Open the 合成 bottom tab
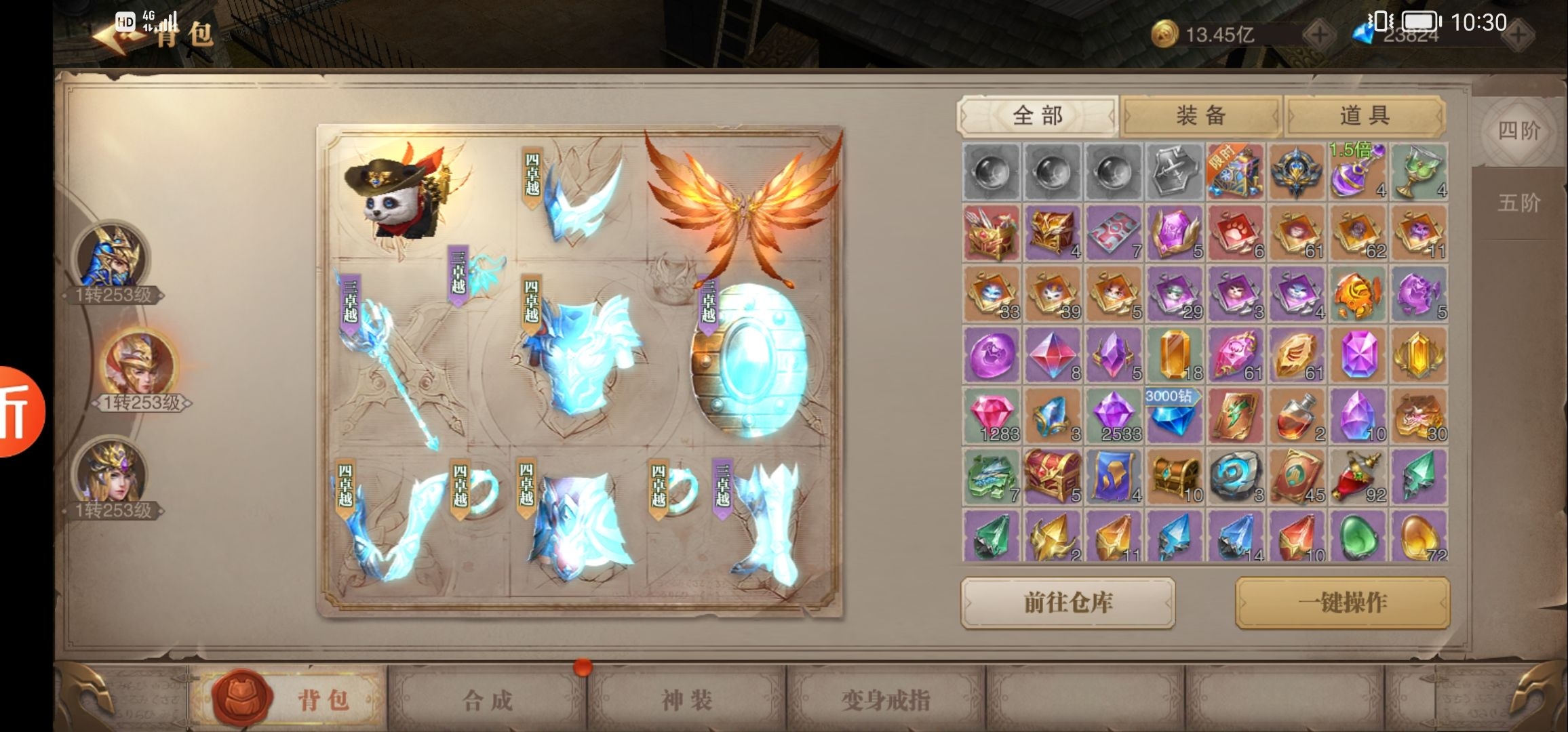1568x732 pixels. 487,700
